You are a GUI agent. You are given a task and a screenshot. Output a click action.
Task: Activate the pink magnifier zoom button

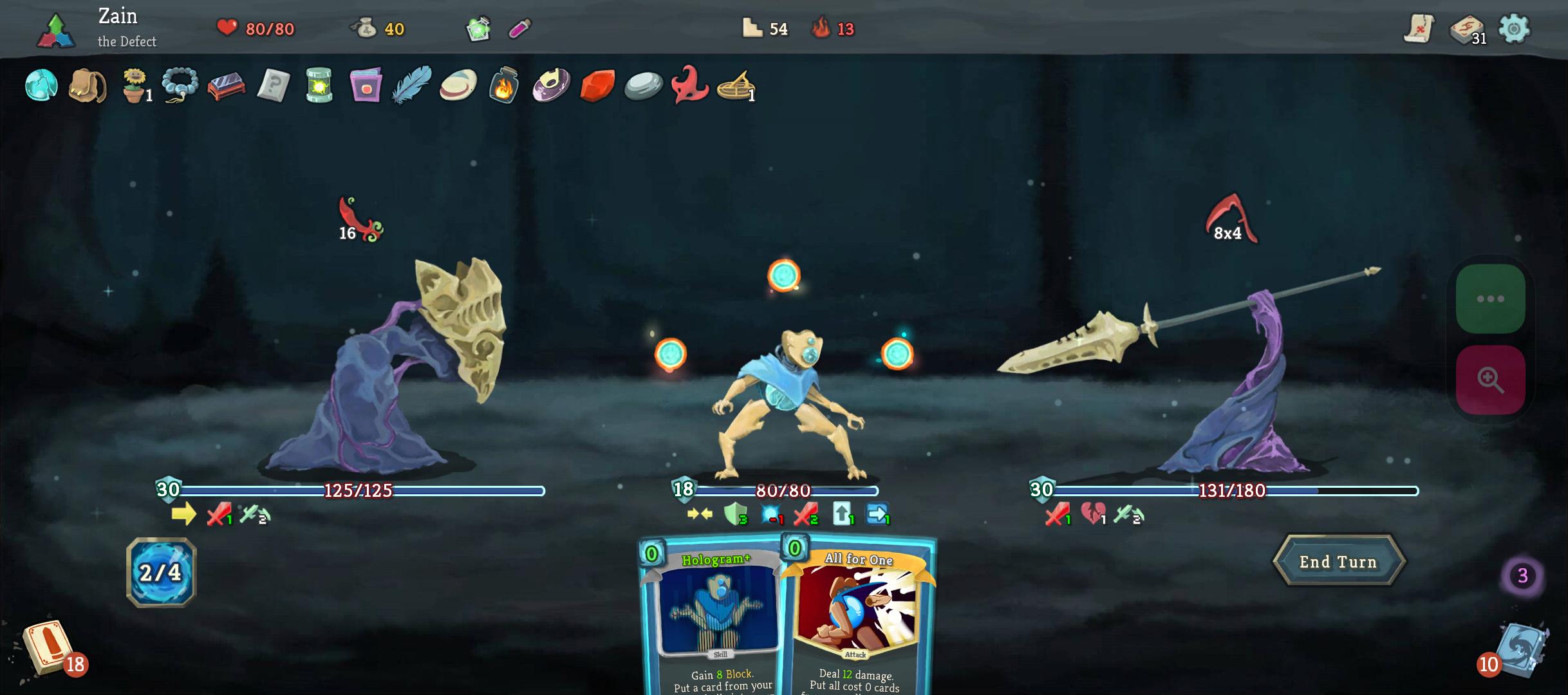pos(1490,380)
